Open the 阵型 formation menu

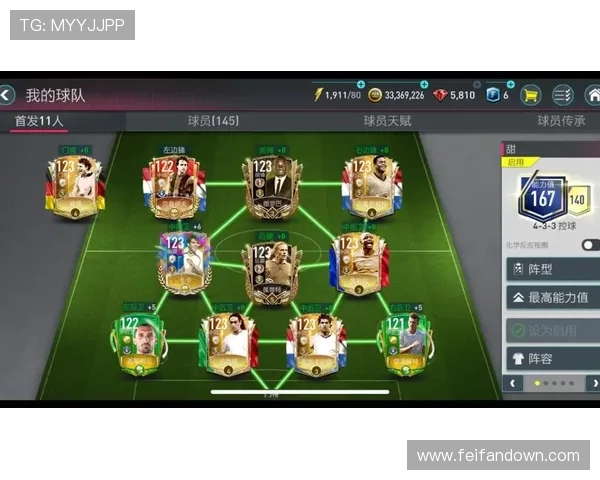coord(553,270)
